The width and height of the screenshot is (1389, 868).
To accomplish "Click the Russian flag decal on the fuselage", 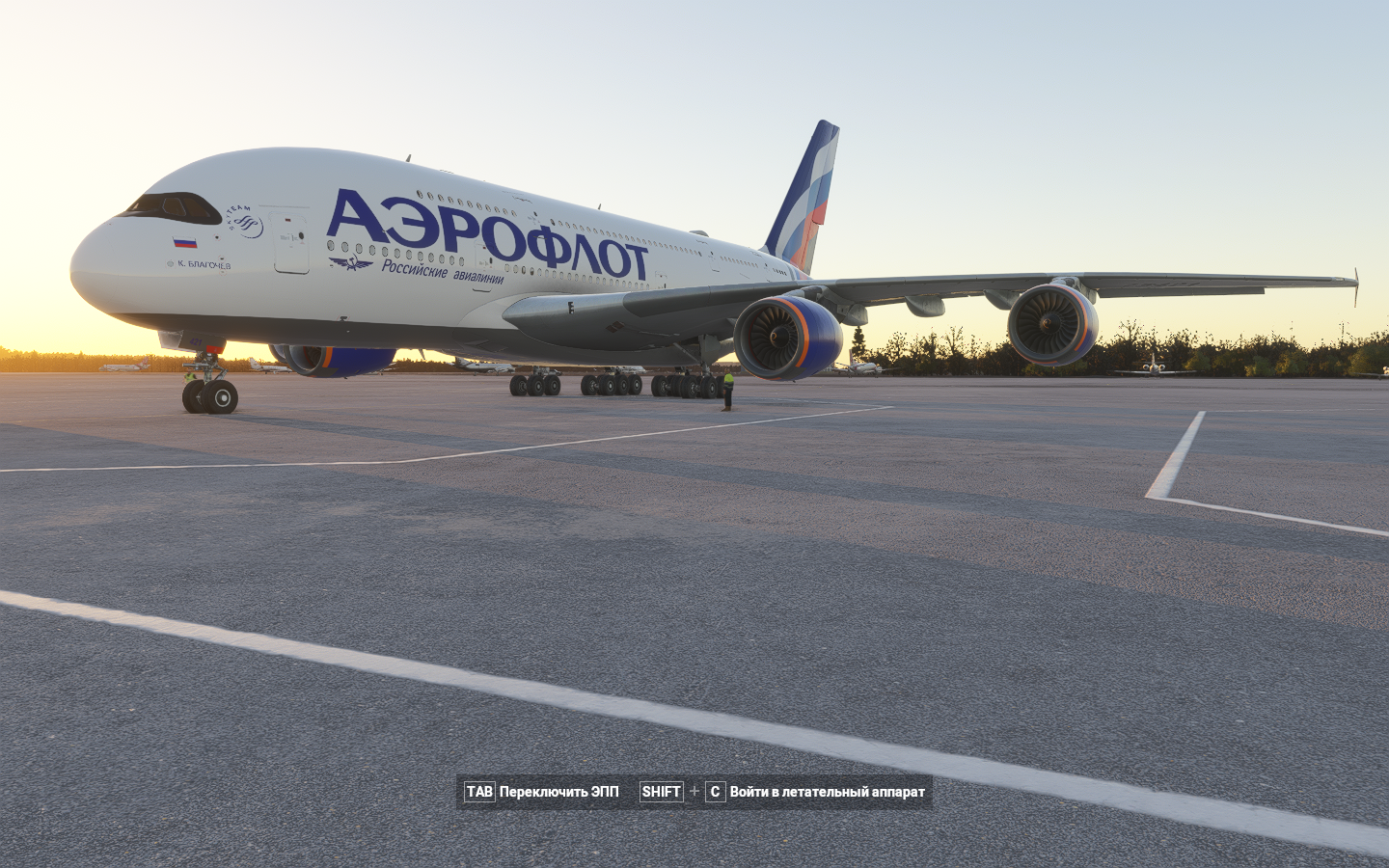I will [183, 242].
